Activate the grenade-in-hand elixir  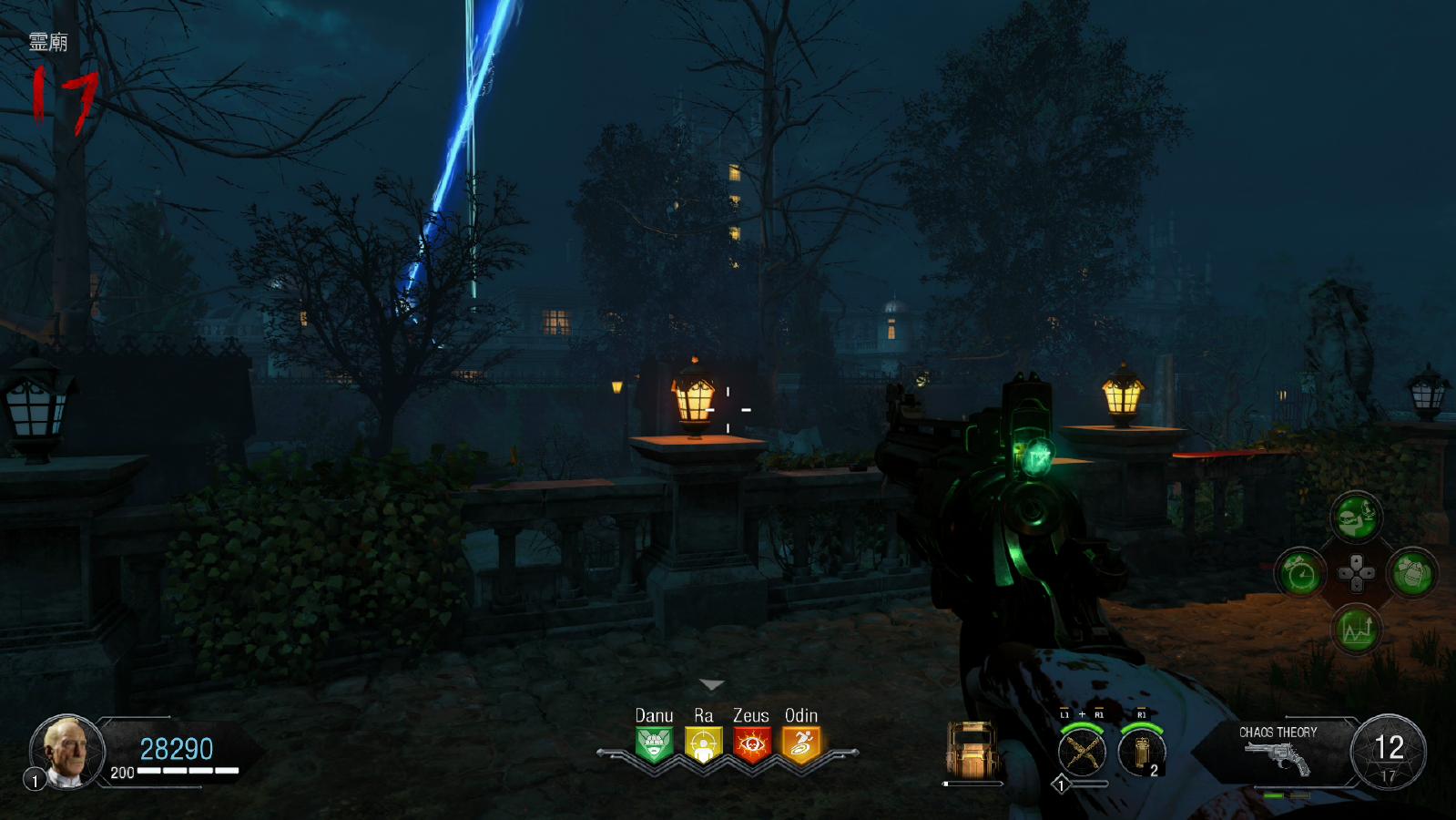coord(1412,574)
